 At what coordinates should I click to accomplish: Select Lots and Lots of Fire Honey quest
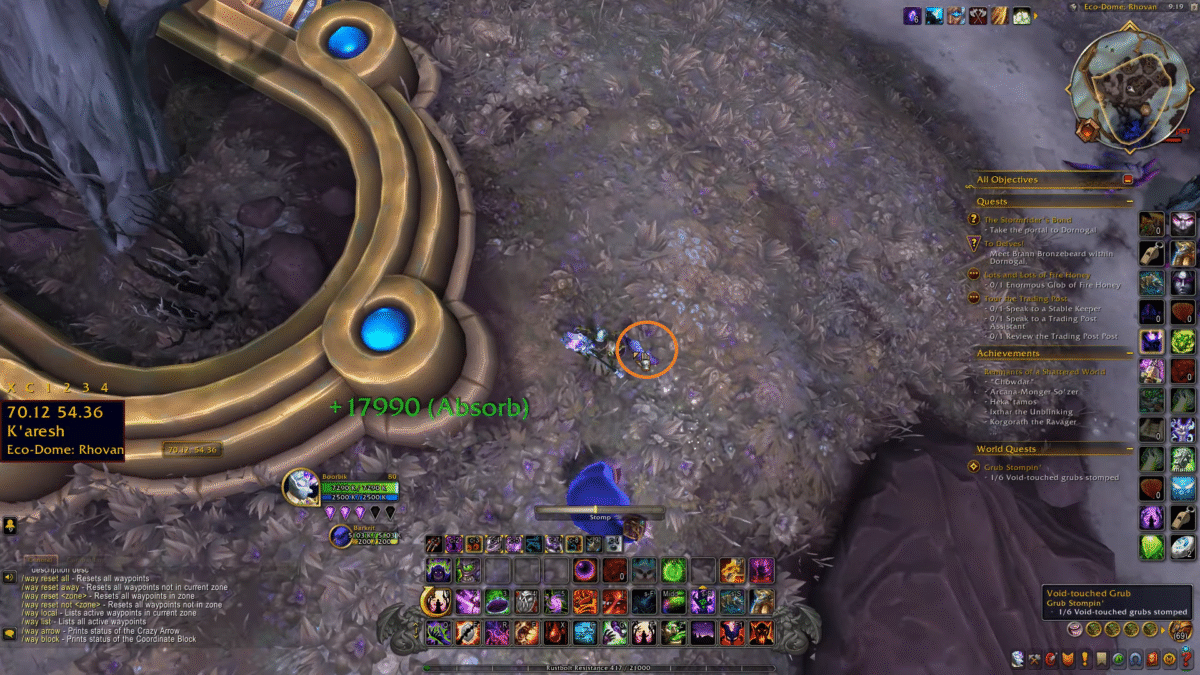pos(1037,275)
